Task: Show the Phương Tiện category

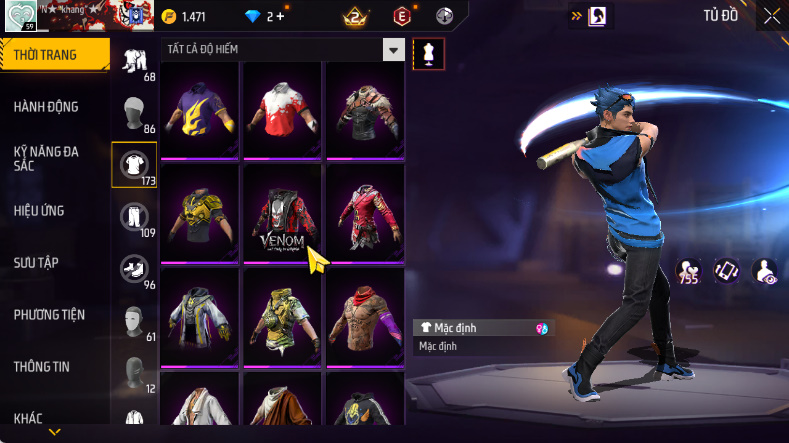Action: (49, 315)
